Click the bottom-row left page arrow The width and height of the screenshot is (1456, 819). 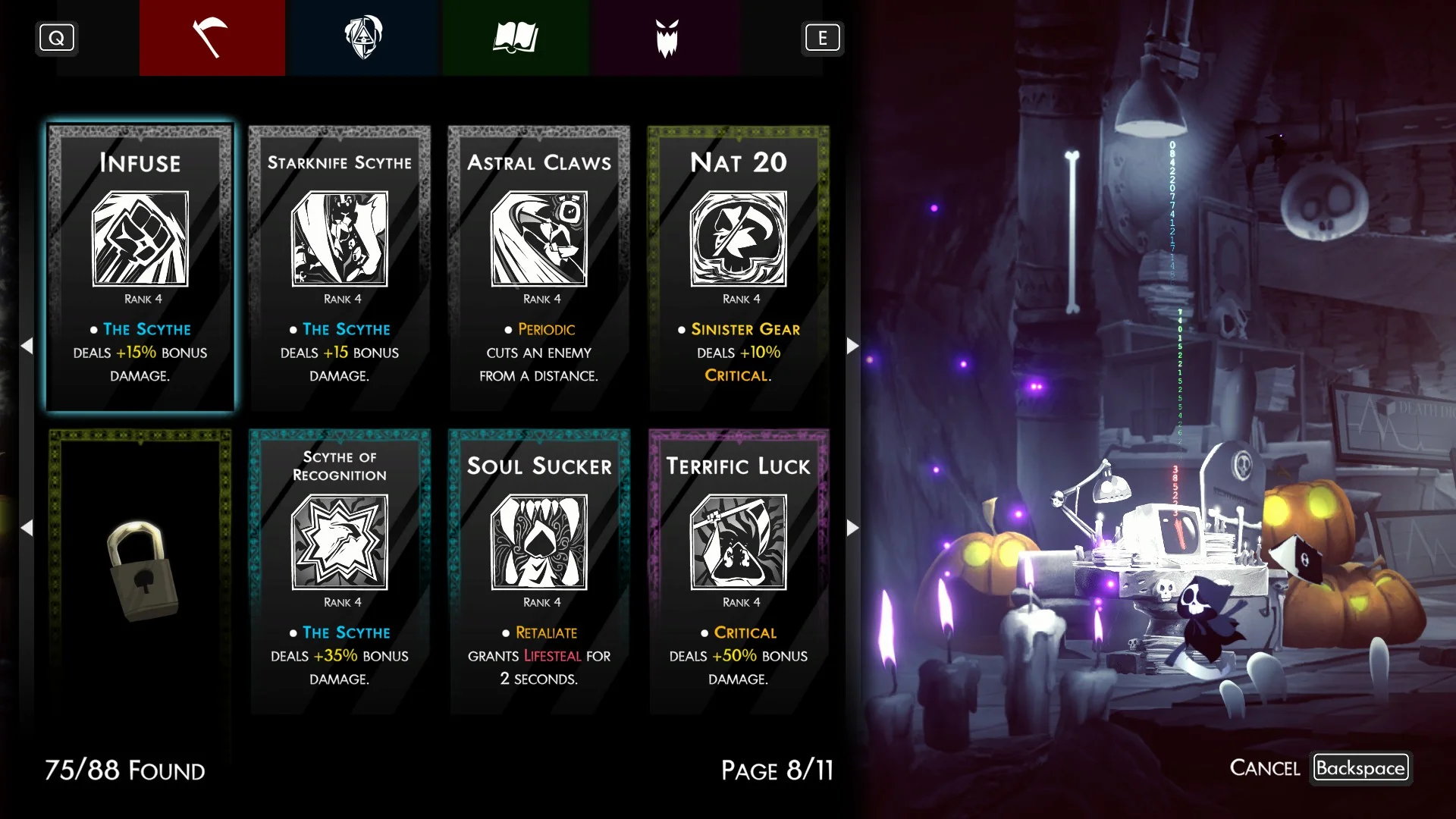27,527
